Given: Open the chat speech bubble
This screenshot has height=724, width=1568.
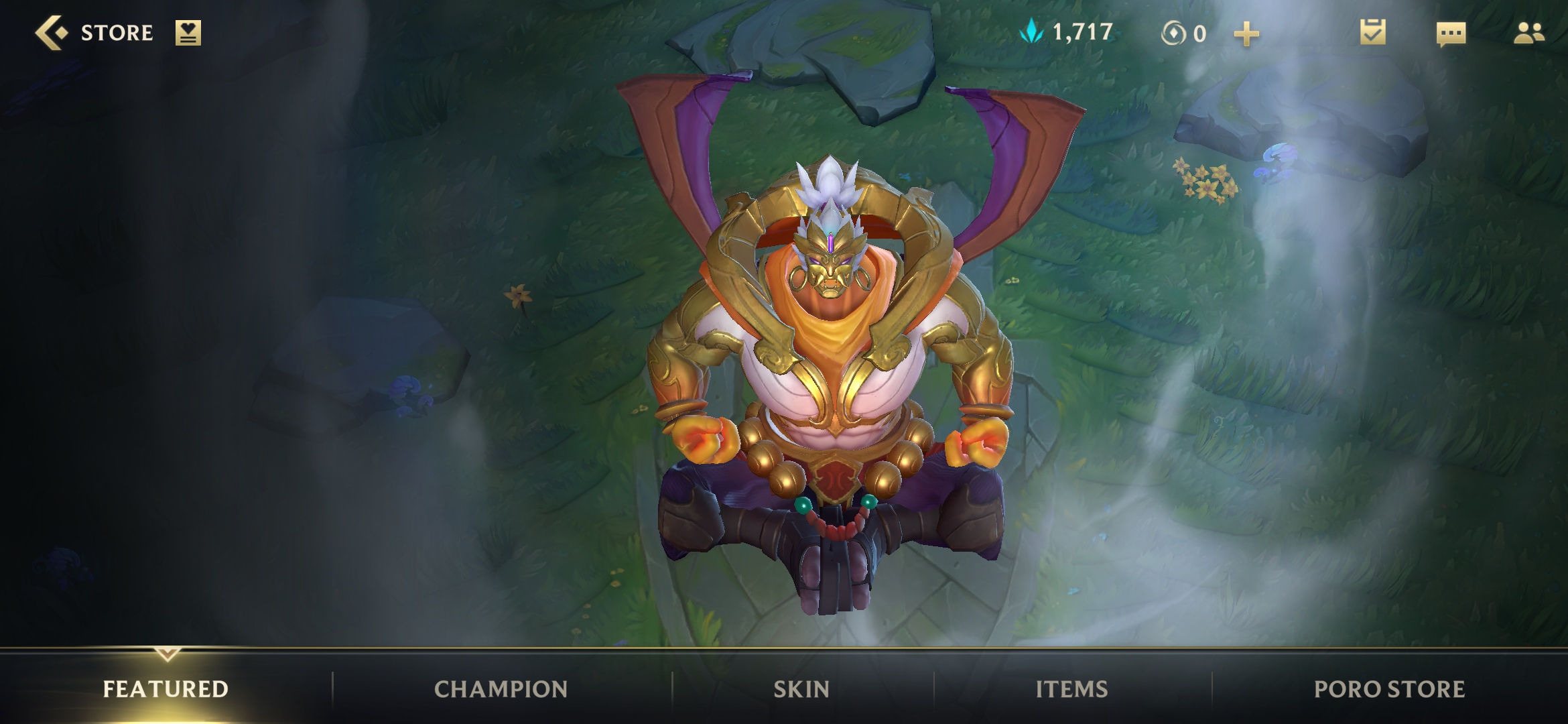Looking at the screenshot, I should (1451, 34).
